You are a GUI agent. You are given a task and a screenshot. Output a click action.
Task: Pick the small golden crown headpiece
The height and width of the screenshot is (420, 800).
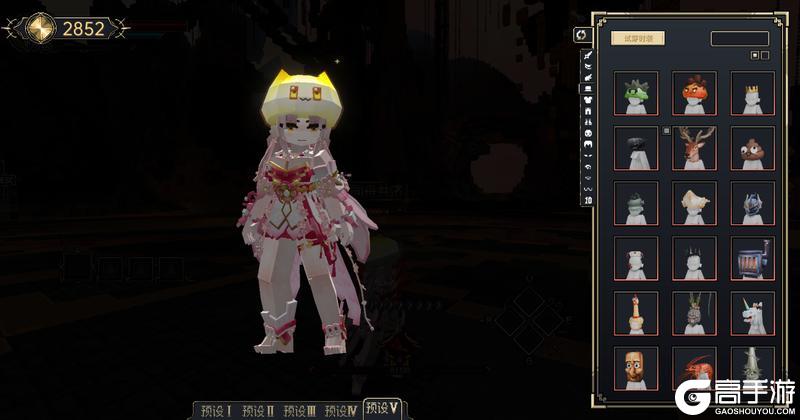(x=752, y=93)
